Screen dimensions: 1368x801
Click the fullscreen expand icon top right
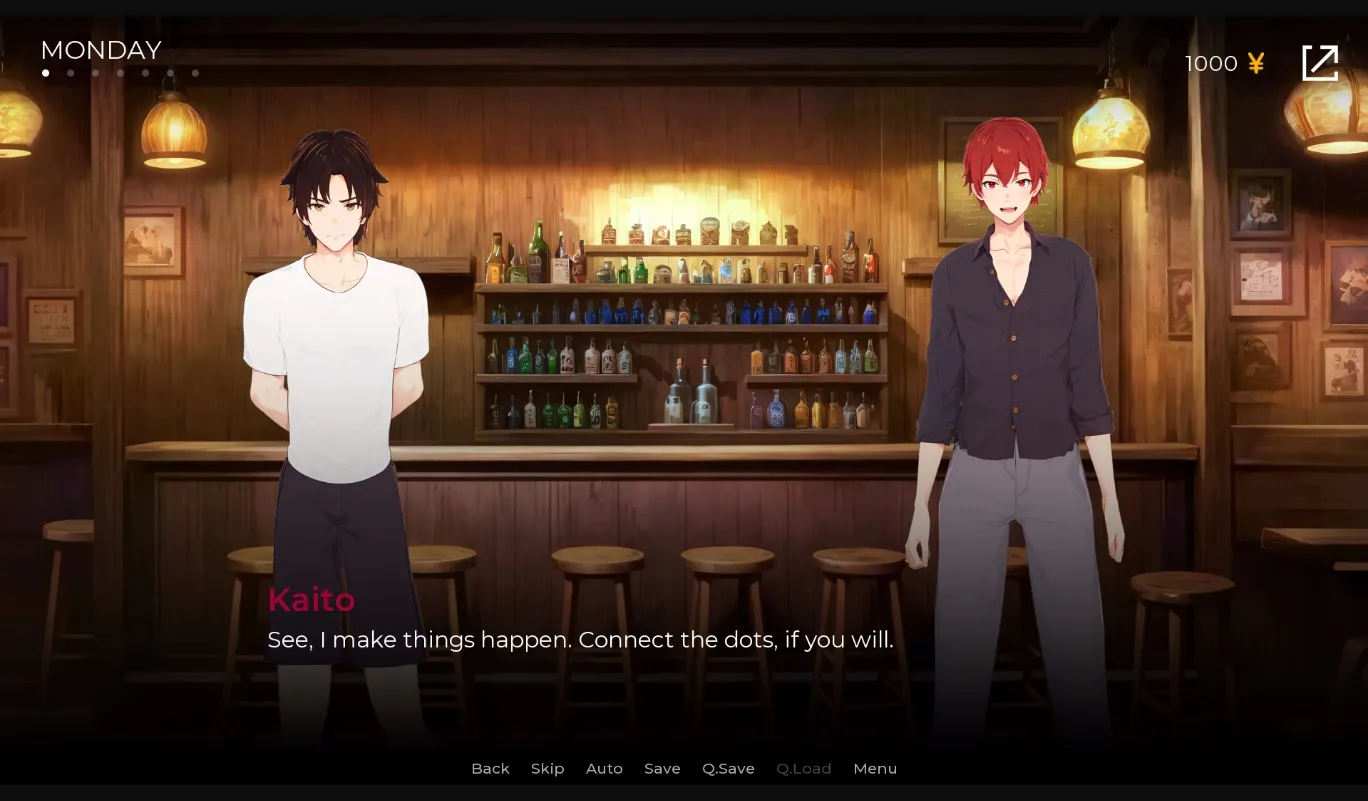[x=1320, y=62]
